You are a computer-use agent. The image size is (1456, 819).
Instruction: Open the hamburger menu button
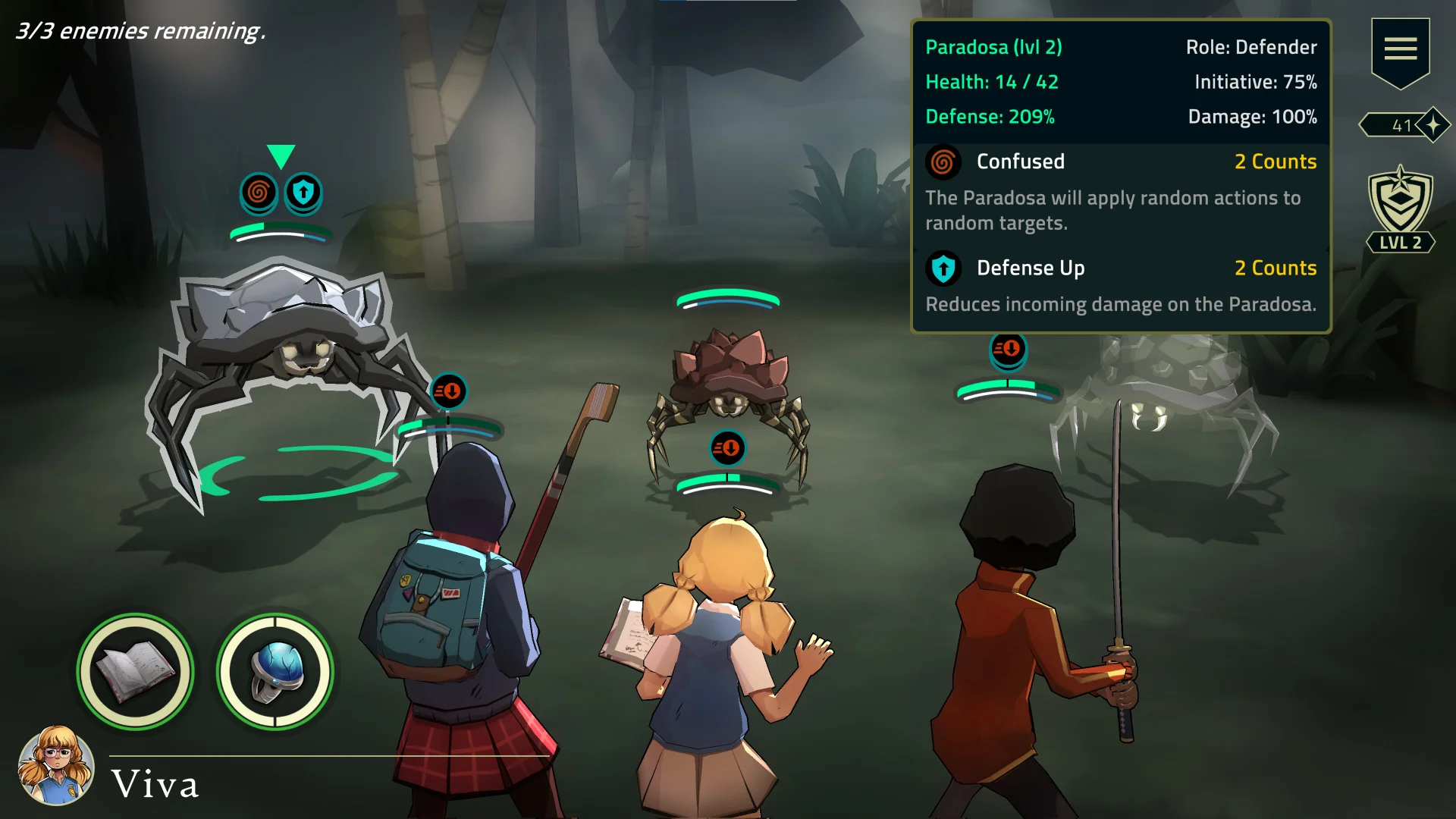[x=1400, y=49]
